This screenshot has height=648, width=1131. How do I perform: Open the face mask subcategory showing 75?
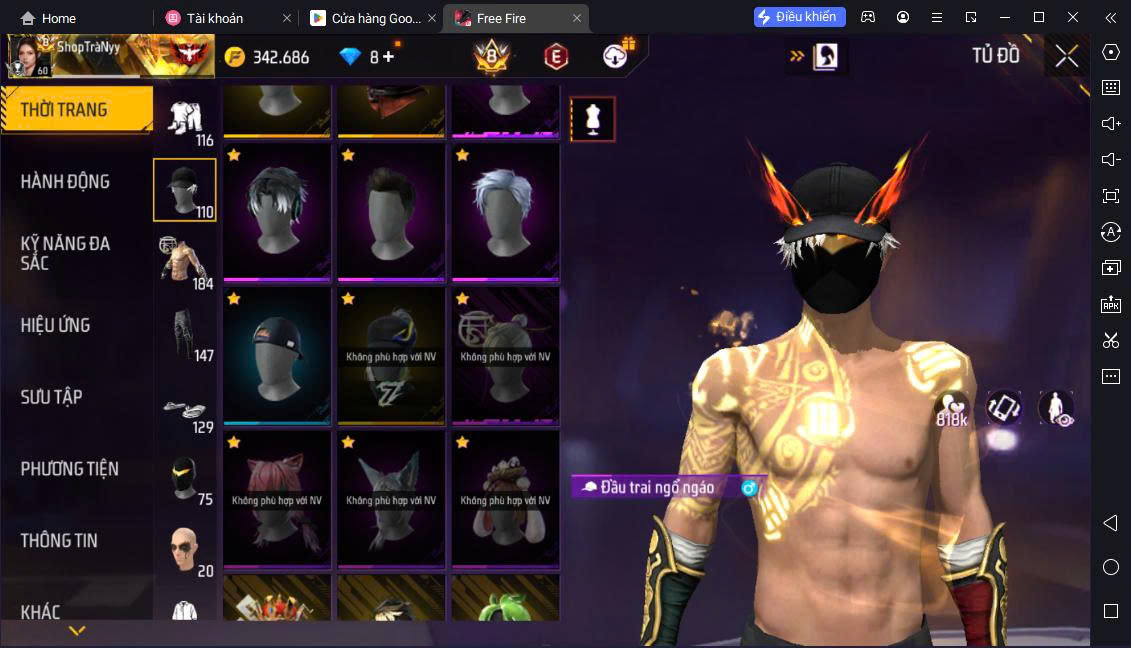pyautogui.click(x=184, y=478)
